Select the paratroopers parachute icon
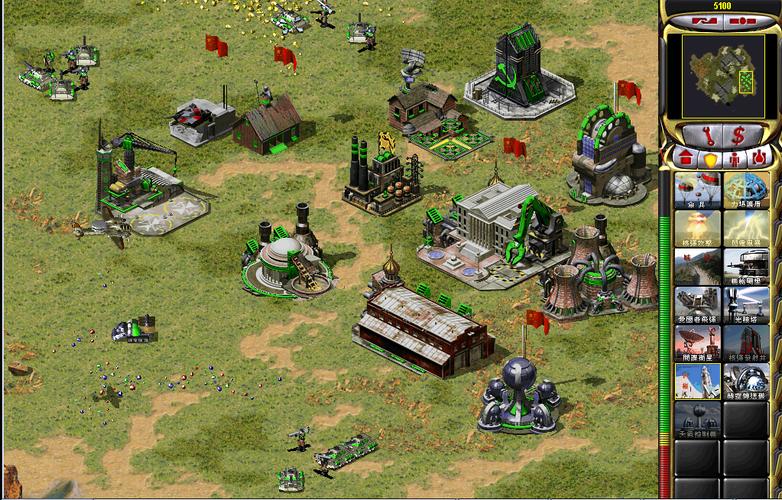 coord(696,190)
